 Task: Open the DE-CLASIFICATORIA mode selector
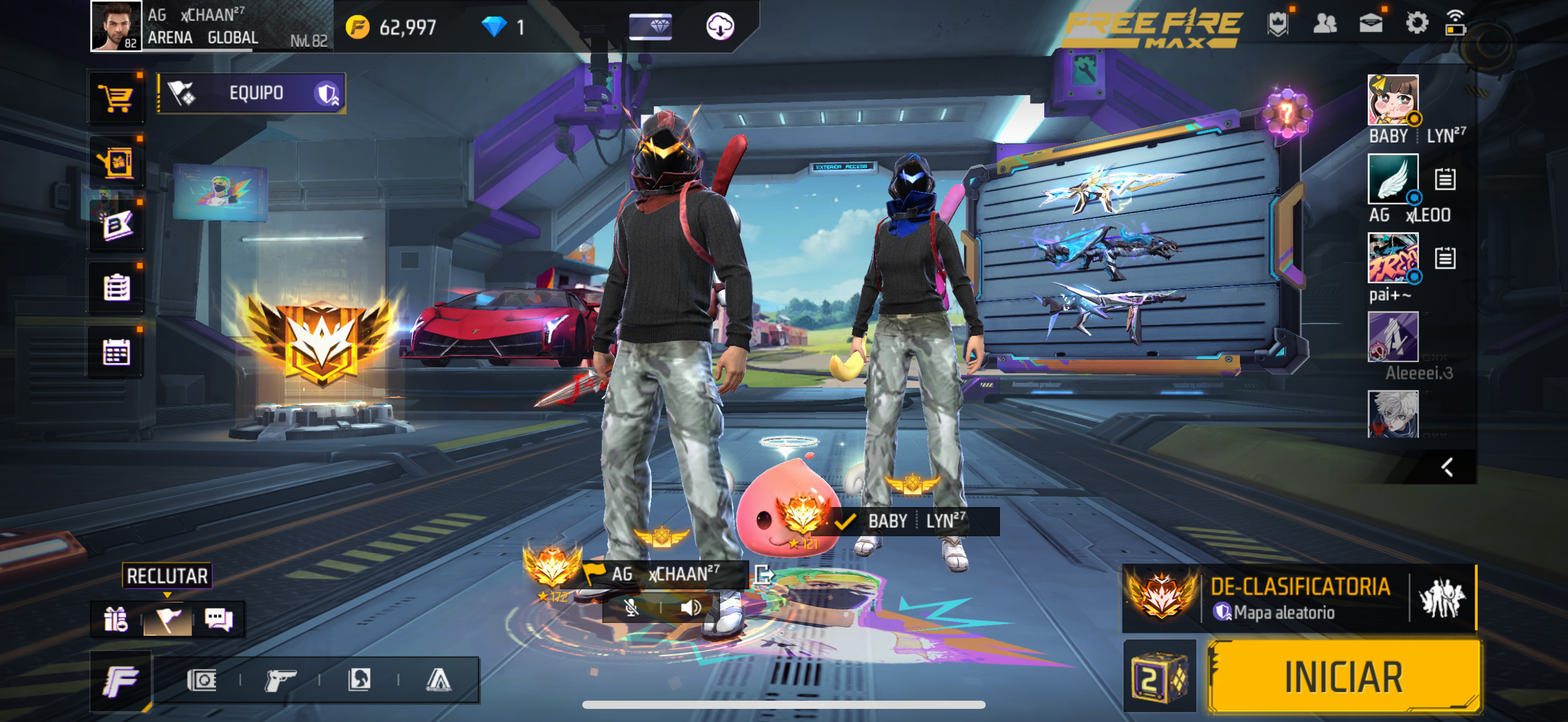pos(1299,598)
